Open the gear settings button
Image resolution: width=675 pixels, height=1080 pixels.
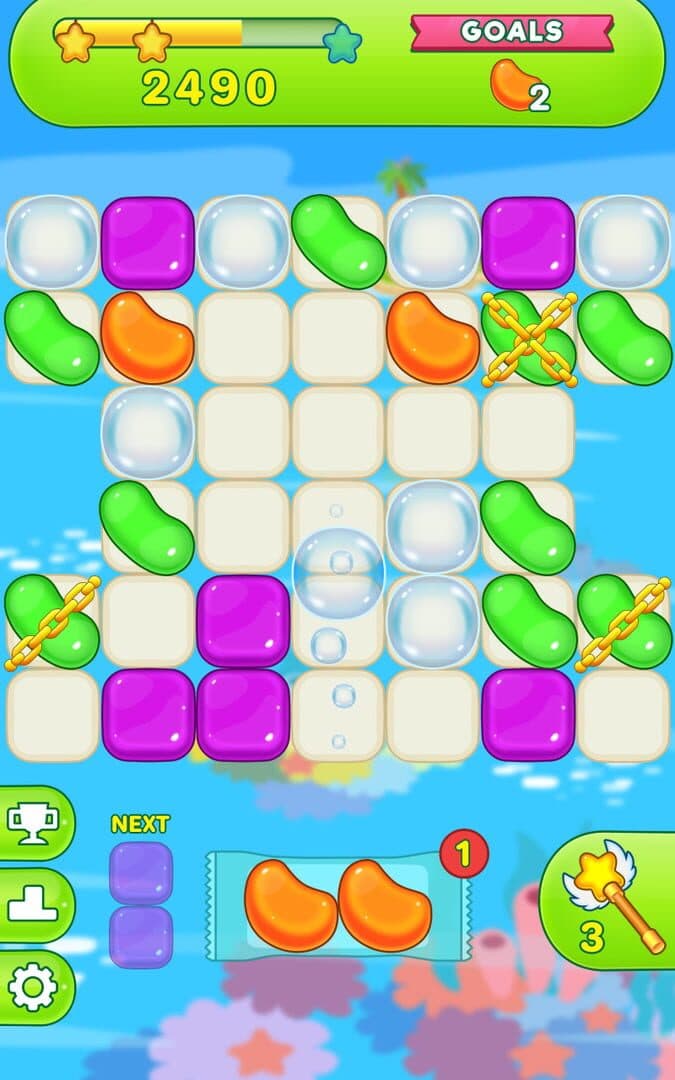(x=34, y=988)
